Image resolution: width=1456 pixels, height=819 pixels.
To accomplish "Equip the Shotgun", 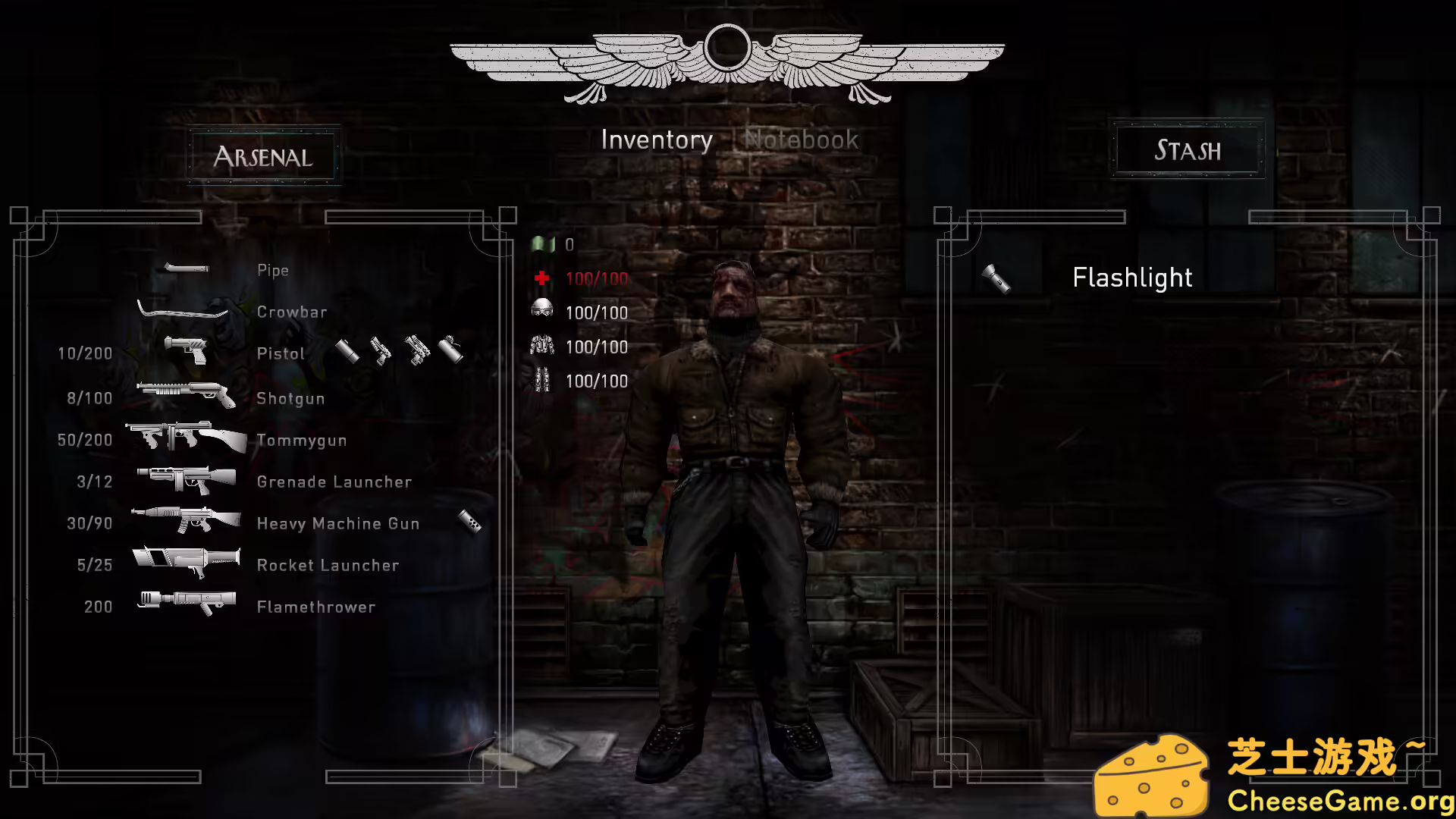I will tap(290, 398).
